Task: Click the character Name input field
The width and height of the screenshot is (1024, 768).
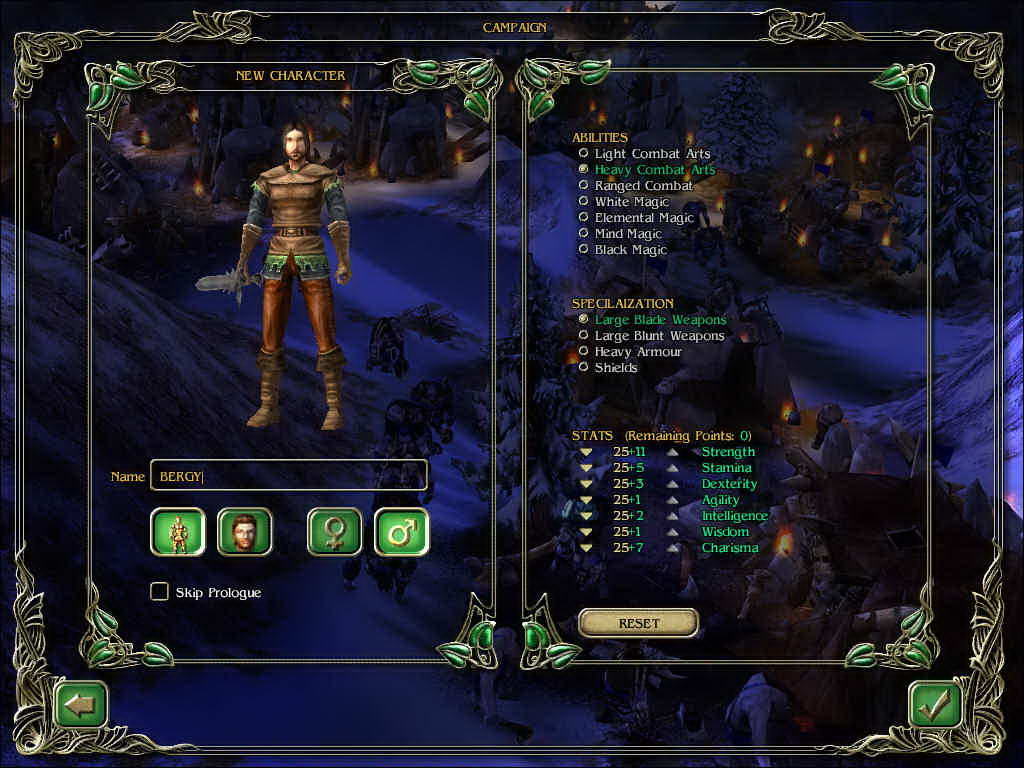Action: [288, 476]
